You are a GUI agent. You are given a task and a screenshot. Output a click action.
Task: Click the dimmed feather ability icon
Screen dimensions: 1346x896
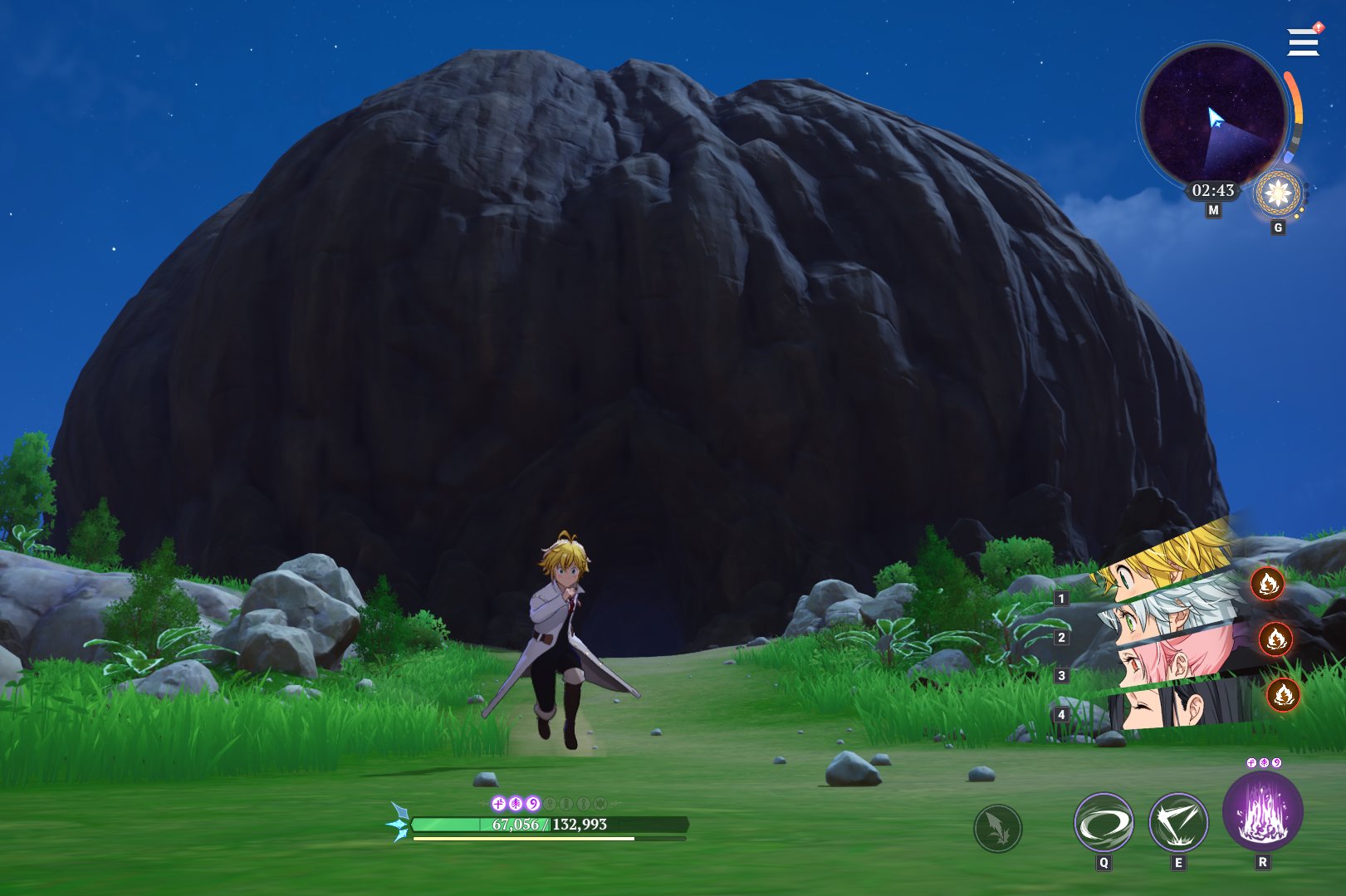pyautogui.click(x=997, y=828)
